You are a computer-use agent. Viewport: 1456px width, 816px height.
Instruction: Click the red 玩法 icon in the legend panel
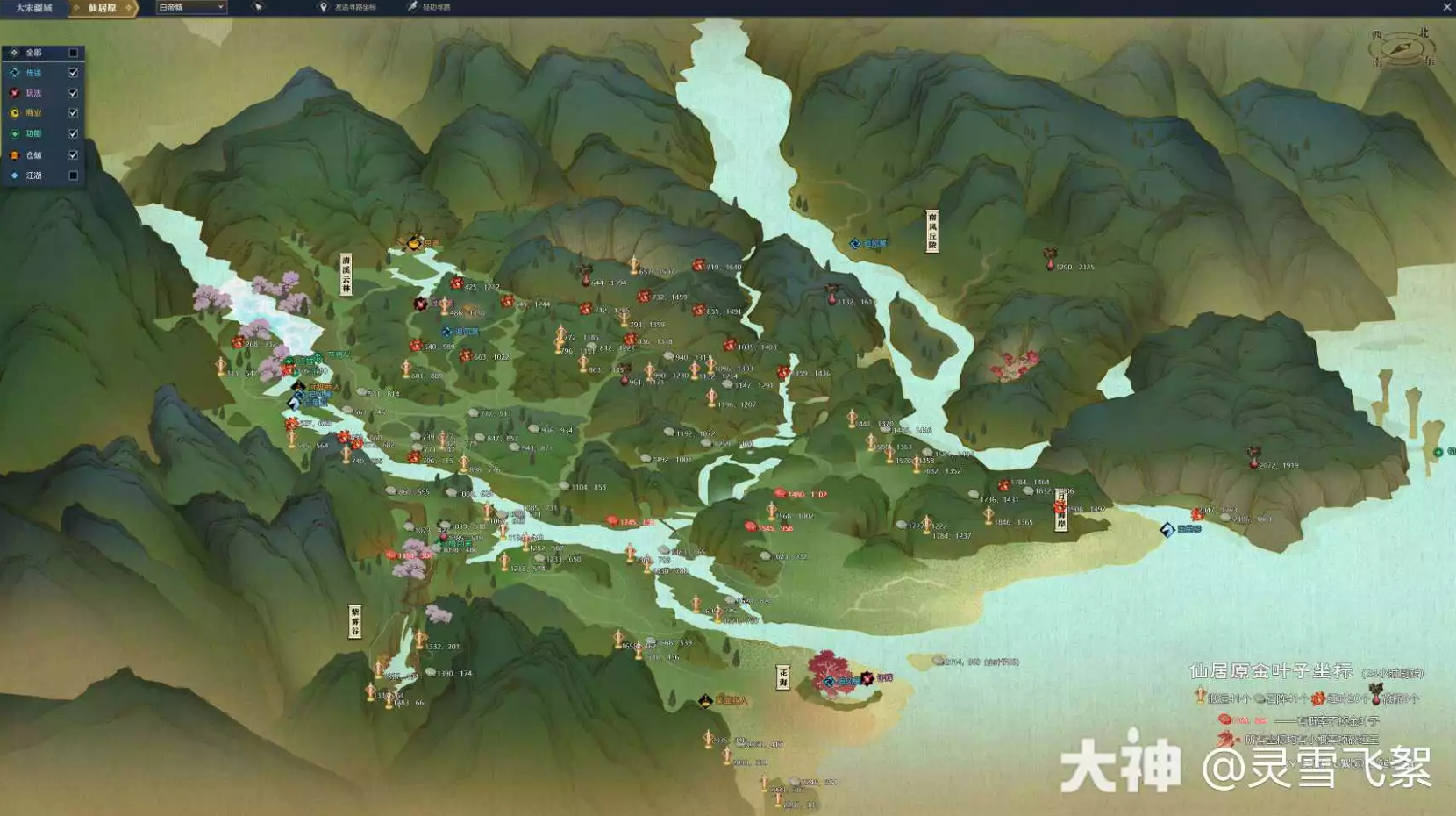click(x=14, y=93)
